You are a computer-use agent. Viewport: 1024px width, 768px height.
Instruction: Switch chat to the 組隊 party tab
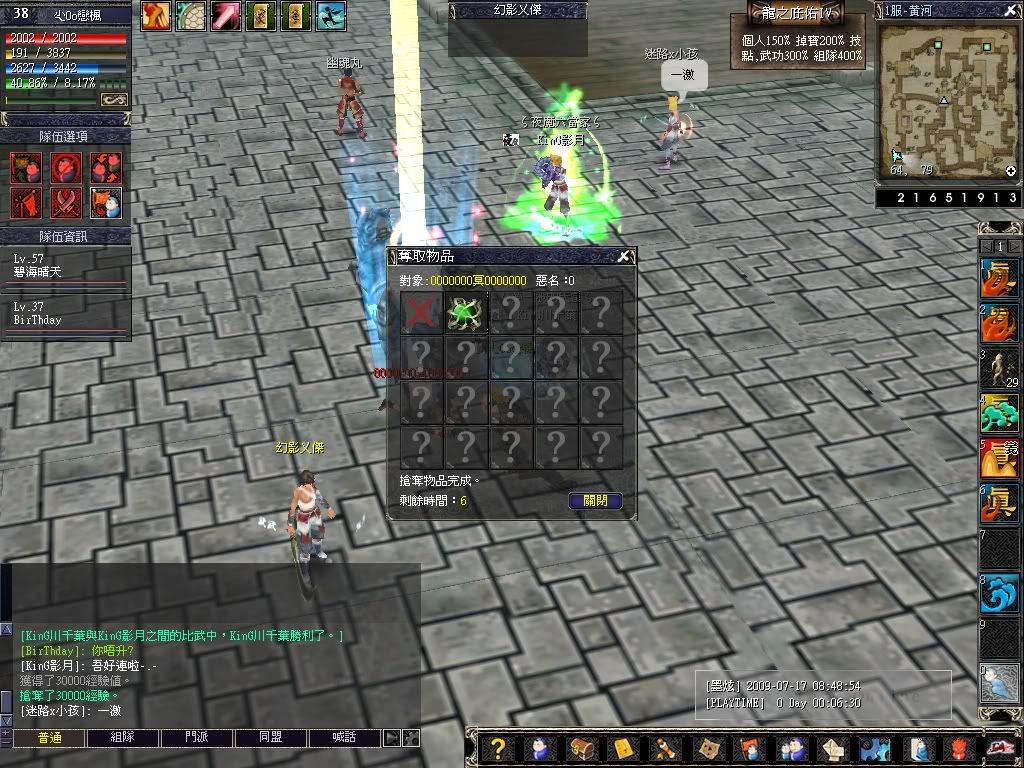[123, 738]
